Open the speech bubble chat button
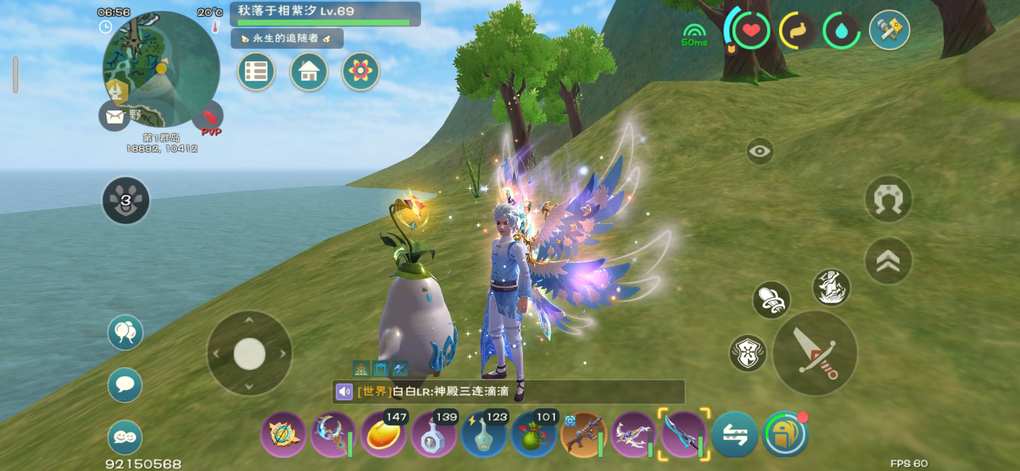This screenshot has height=471, width=1020. click(x=125, y=384)
